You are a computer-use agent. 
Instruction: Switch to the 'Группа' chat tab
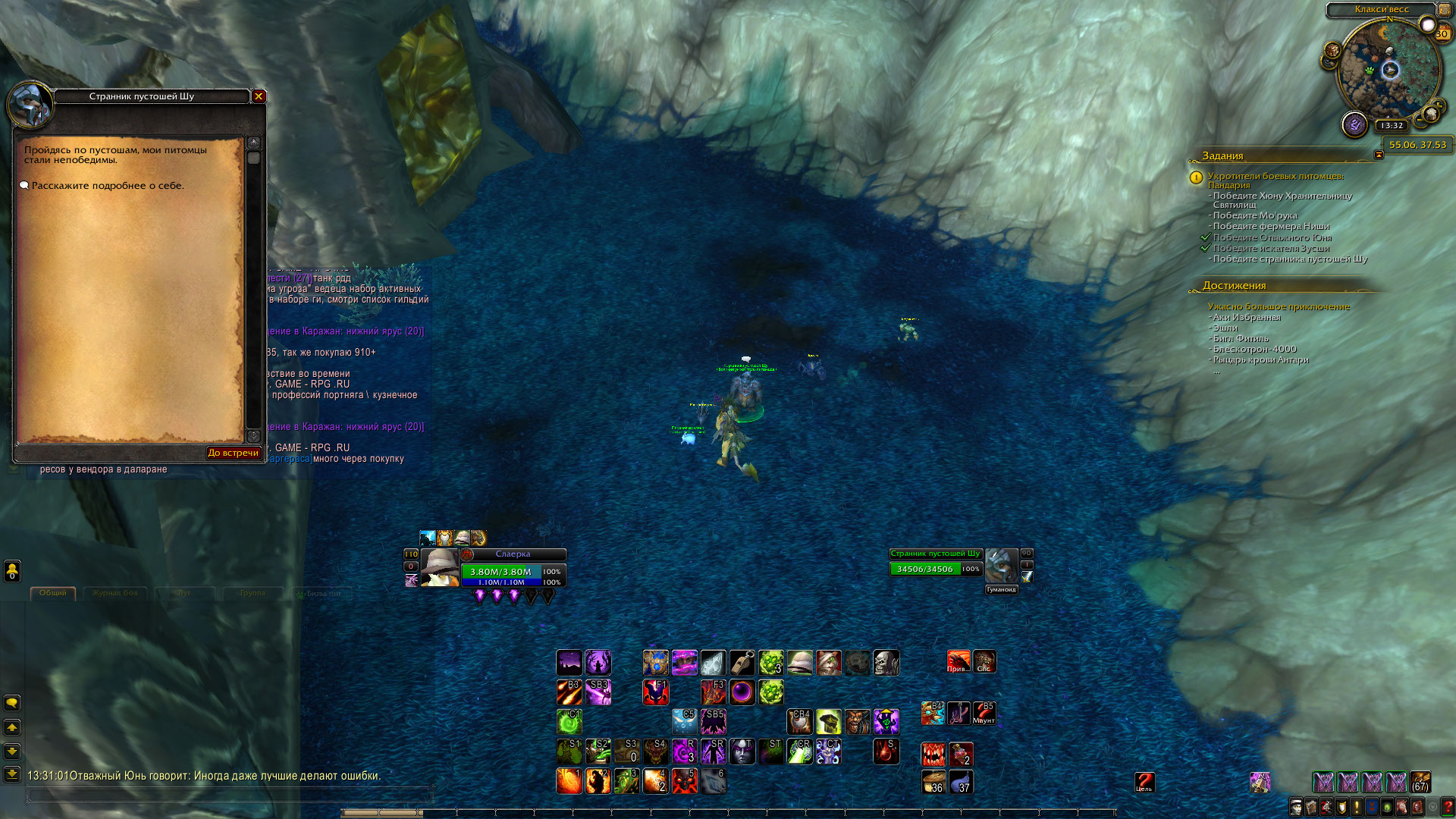(253, 593)
